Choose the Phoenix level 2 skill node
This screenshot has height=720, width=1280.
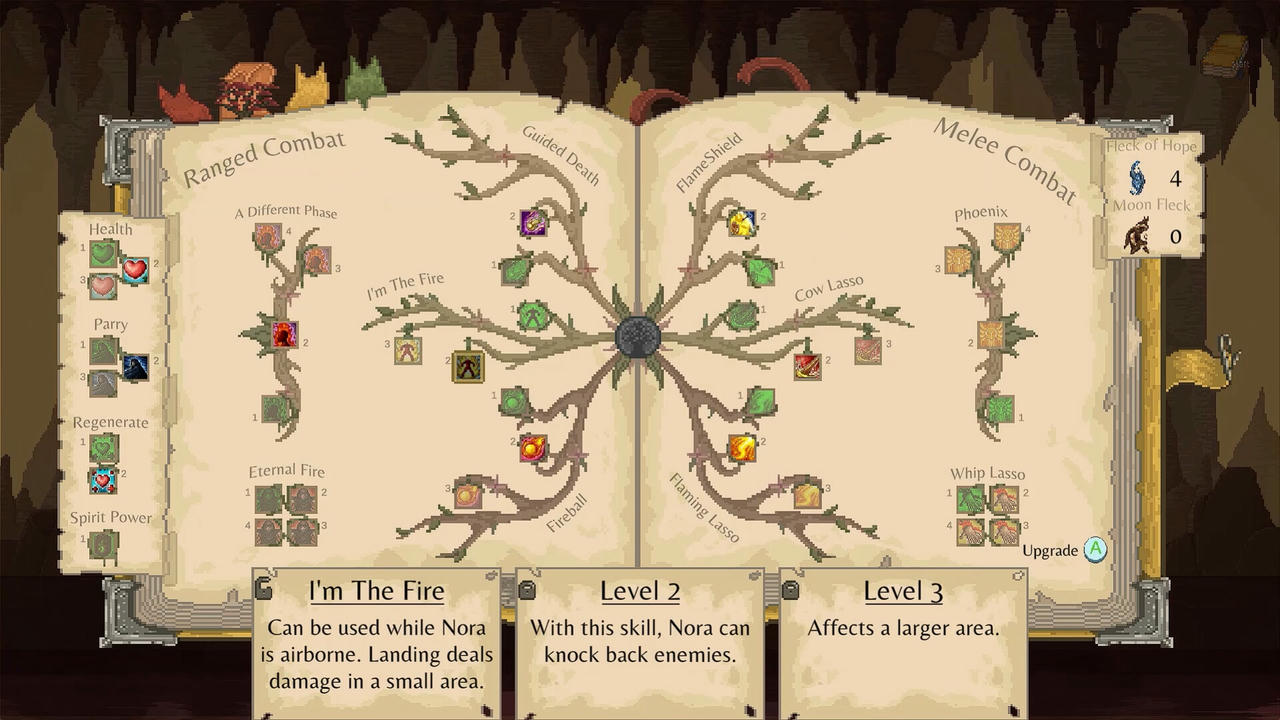pyautogui.click(x=990, y=334)
